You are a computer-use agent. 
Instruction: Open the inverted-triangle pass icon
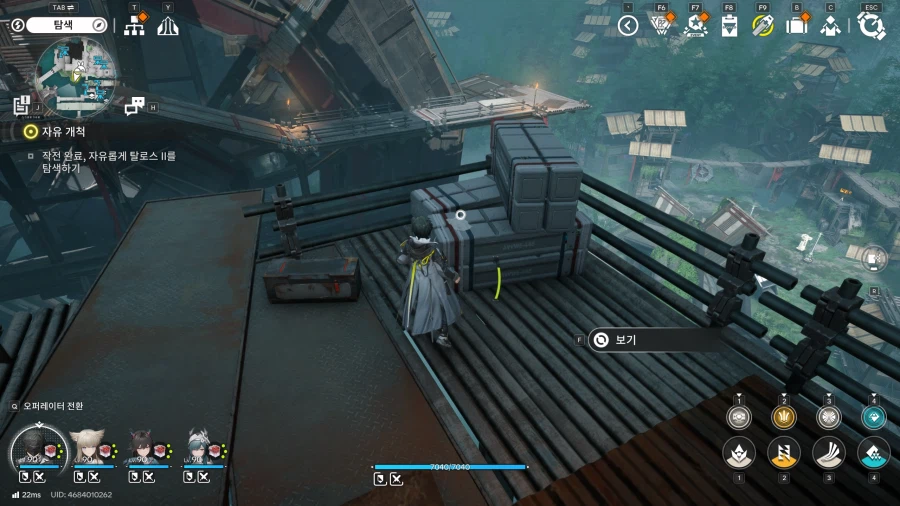660,26
